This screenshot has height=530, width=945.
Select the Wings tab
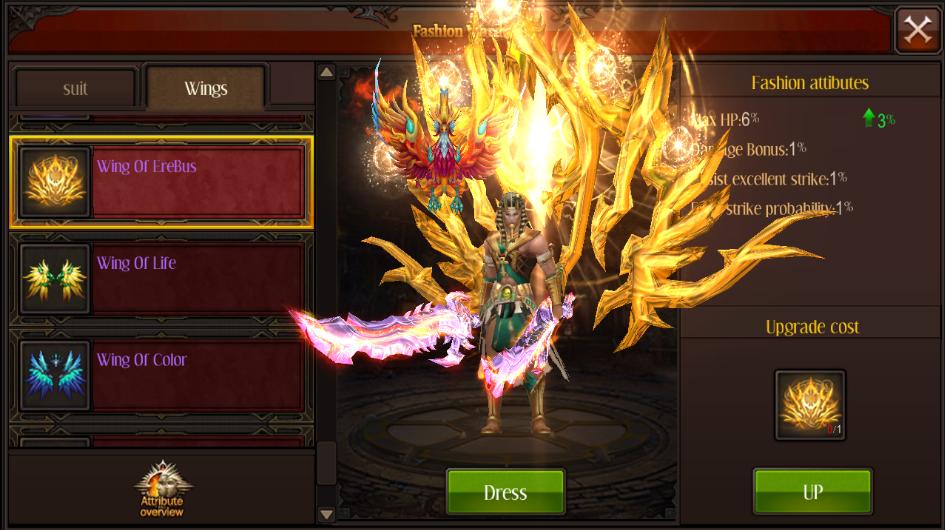tap(205, 88)
